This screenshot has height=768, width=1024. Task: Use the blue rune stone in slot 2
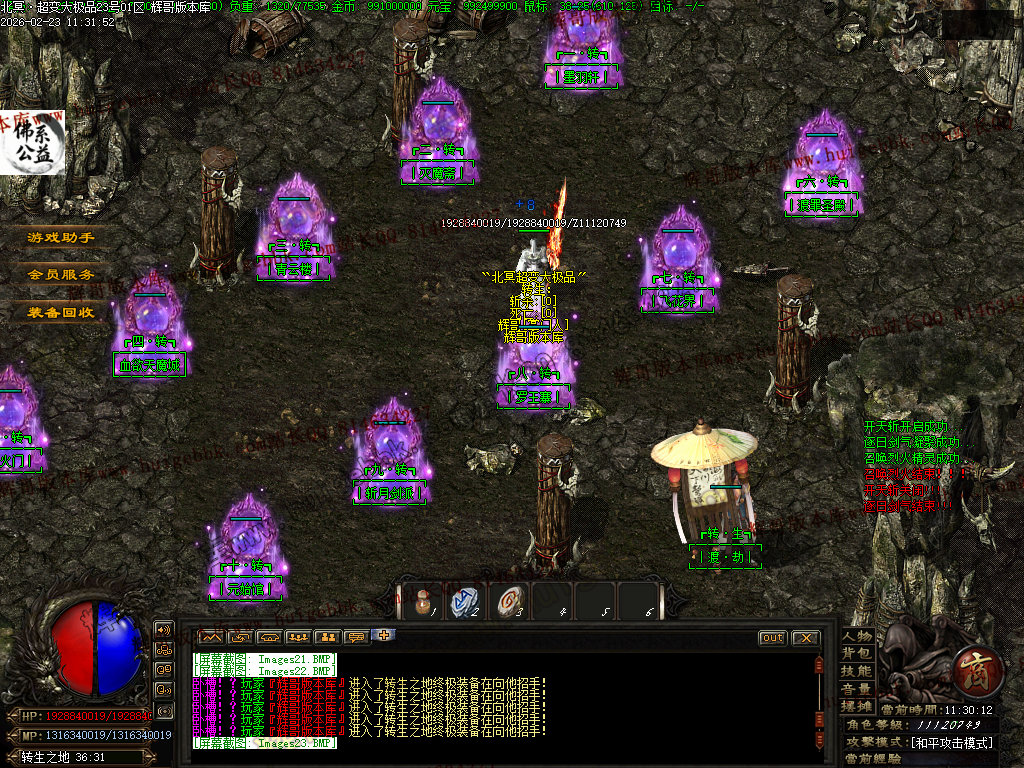(465, 601)
